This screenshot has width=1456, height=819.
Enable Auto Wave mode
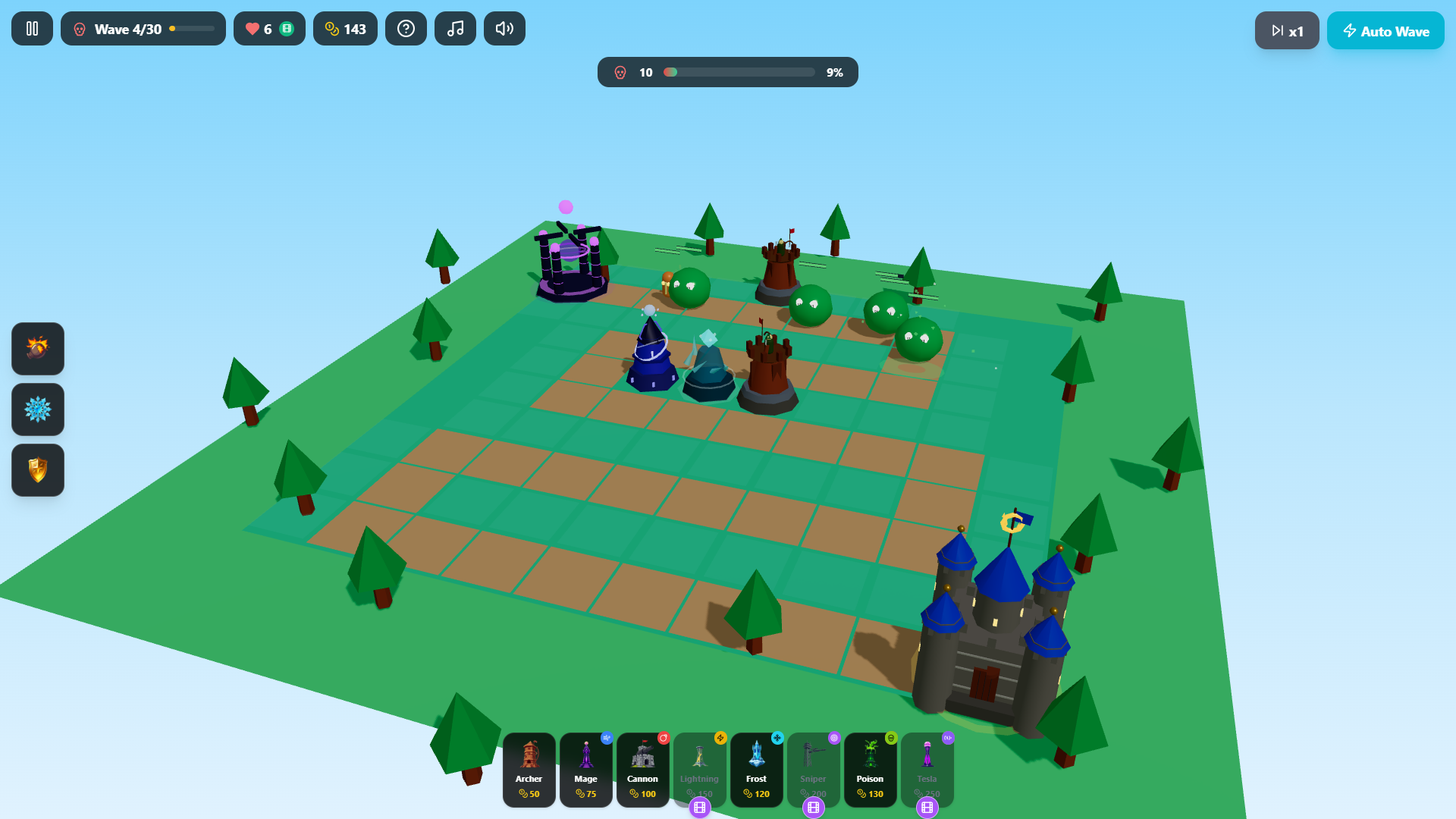coord(1385,30)
